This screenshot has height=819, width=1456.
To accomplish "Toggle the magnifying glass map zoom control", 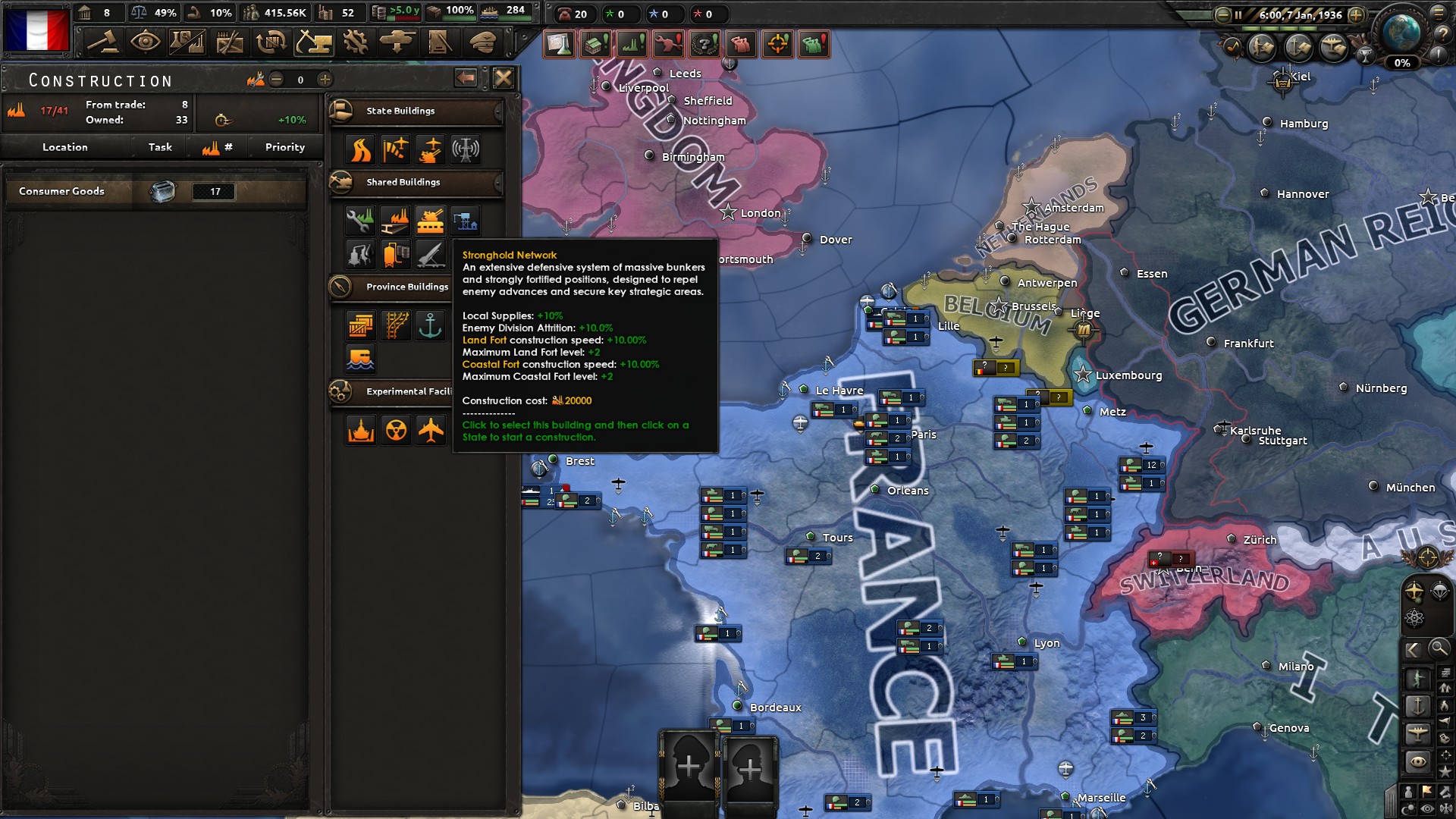I will (1439, 648).
